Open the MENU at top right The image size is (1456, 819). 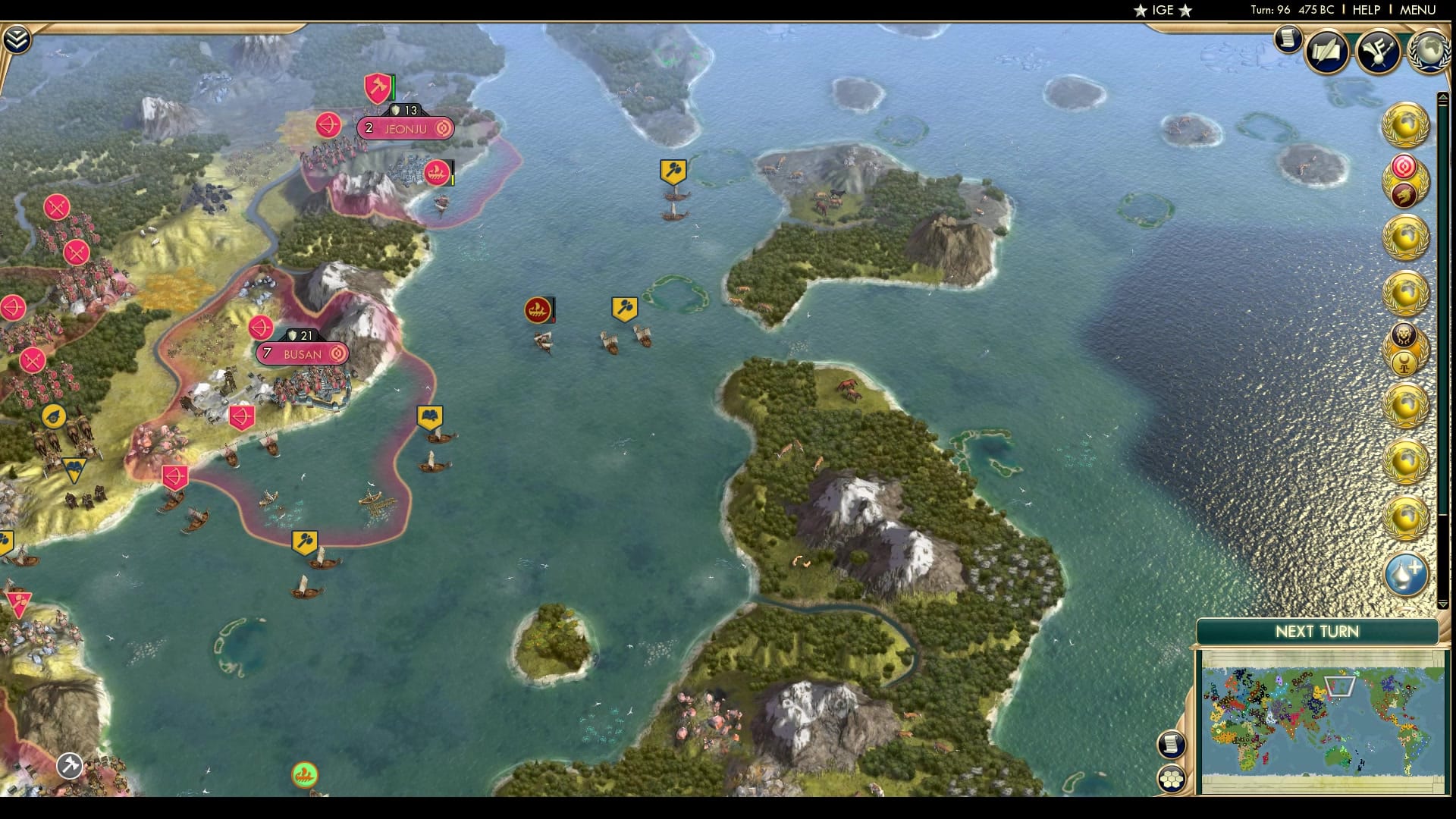pyautogui.click(x=1417, y=11)
